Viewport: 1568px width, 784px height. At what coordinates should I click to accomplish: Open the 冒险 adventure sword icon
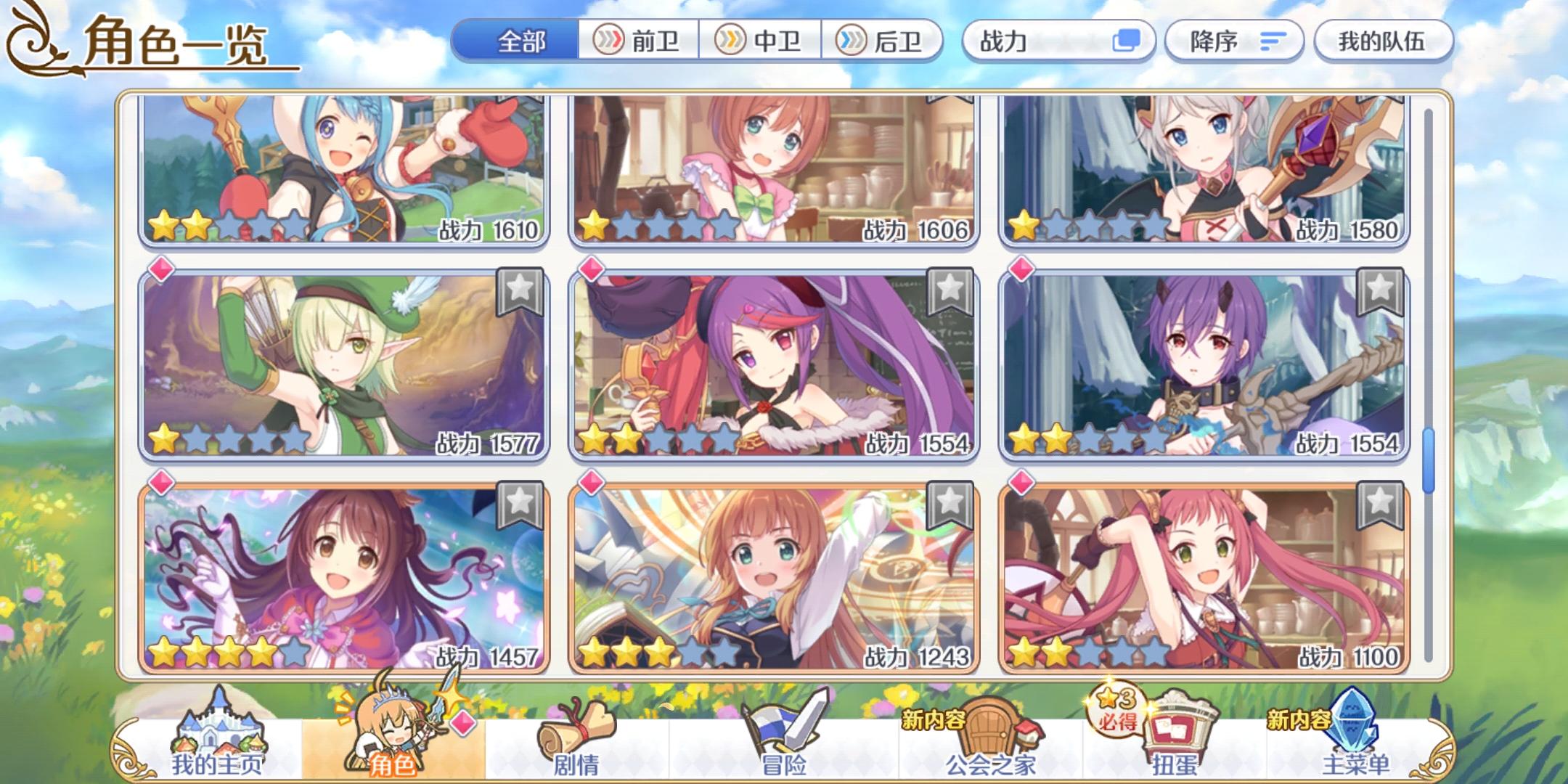pos(784,726)
